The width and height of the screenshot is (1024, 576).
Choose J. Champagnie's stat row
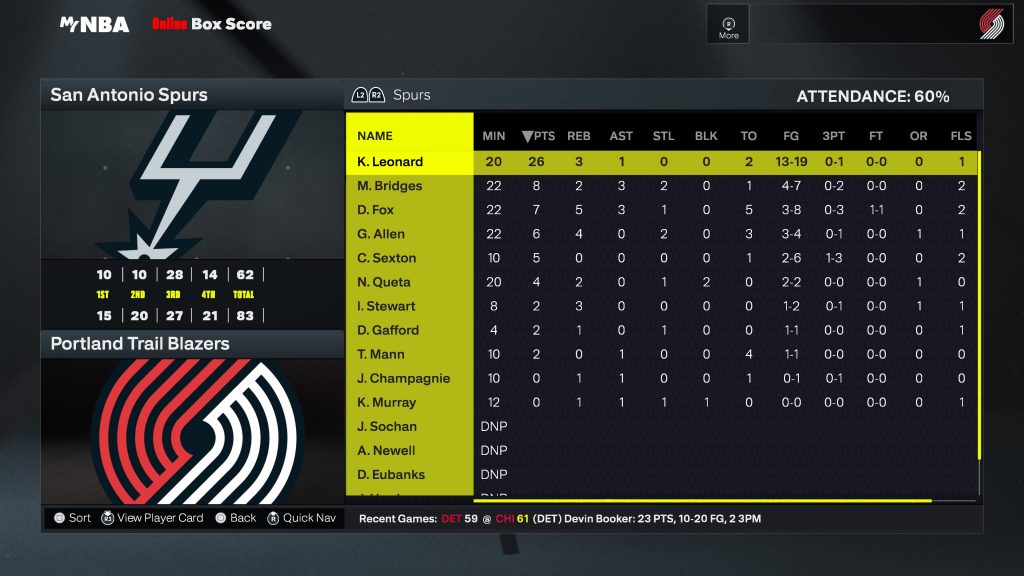click(404, 378)
